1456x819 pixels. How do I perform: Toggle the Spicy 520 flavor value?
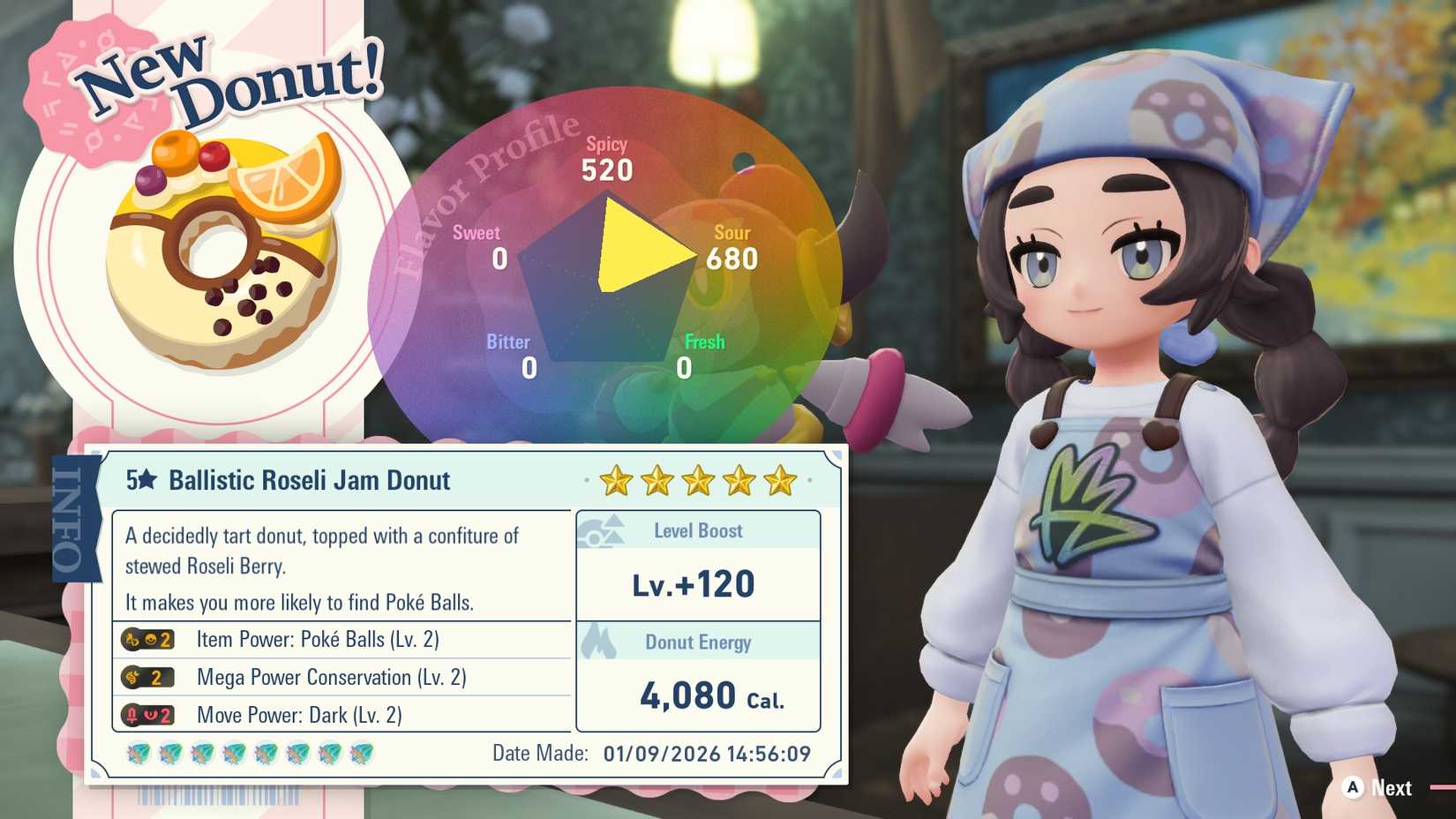(x=607, y=157)
